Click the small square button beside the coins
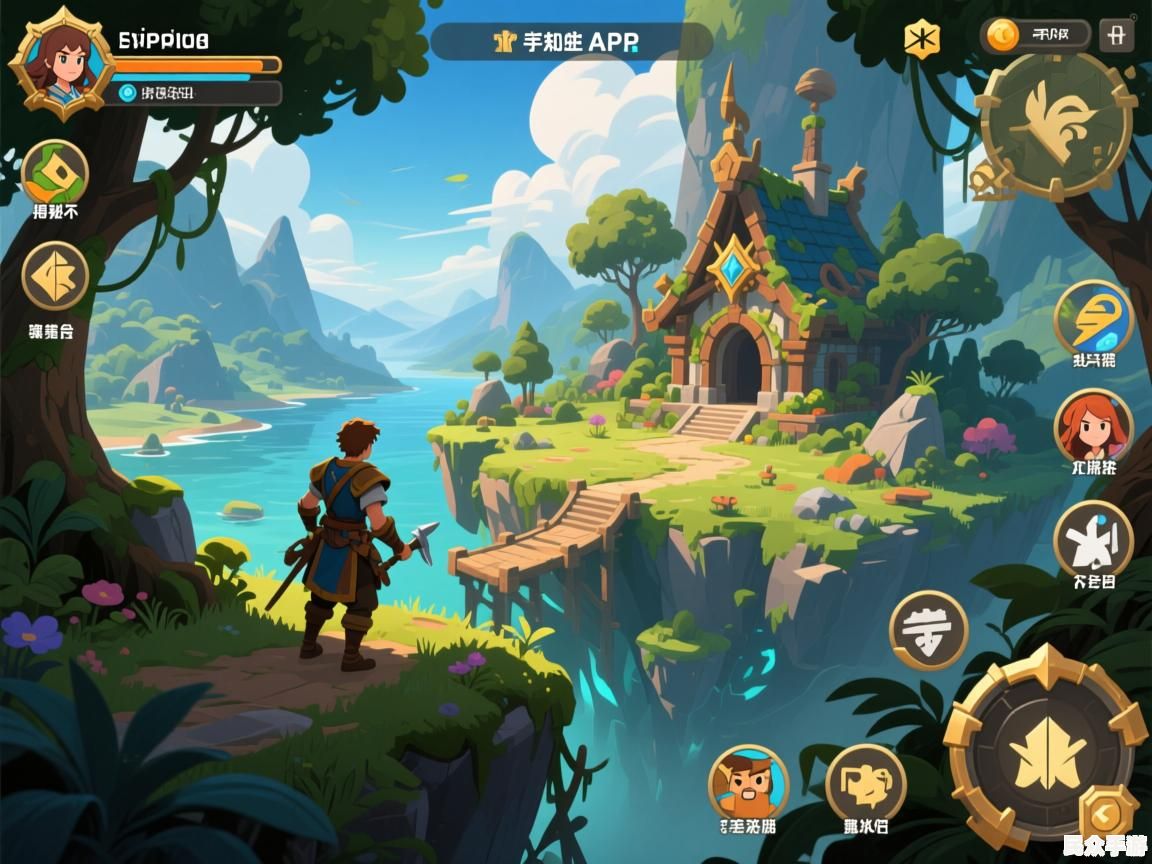 (1116, 36)
